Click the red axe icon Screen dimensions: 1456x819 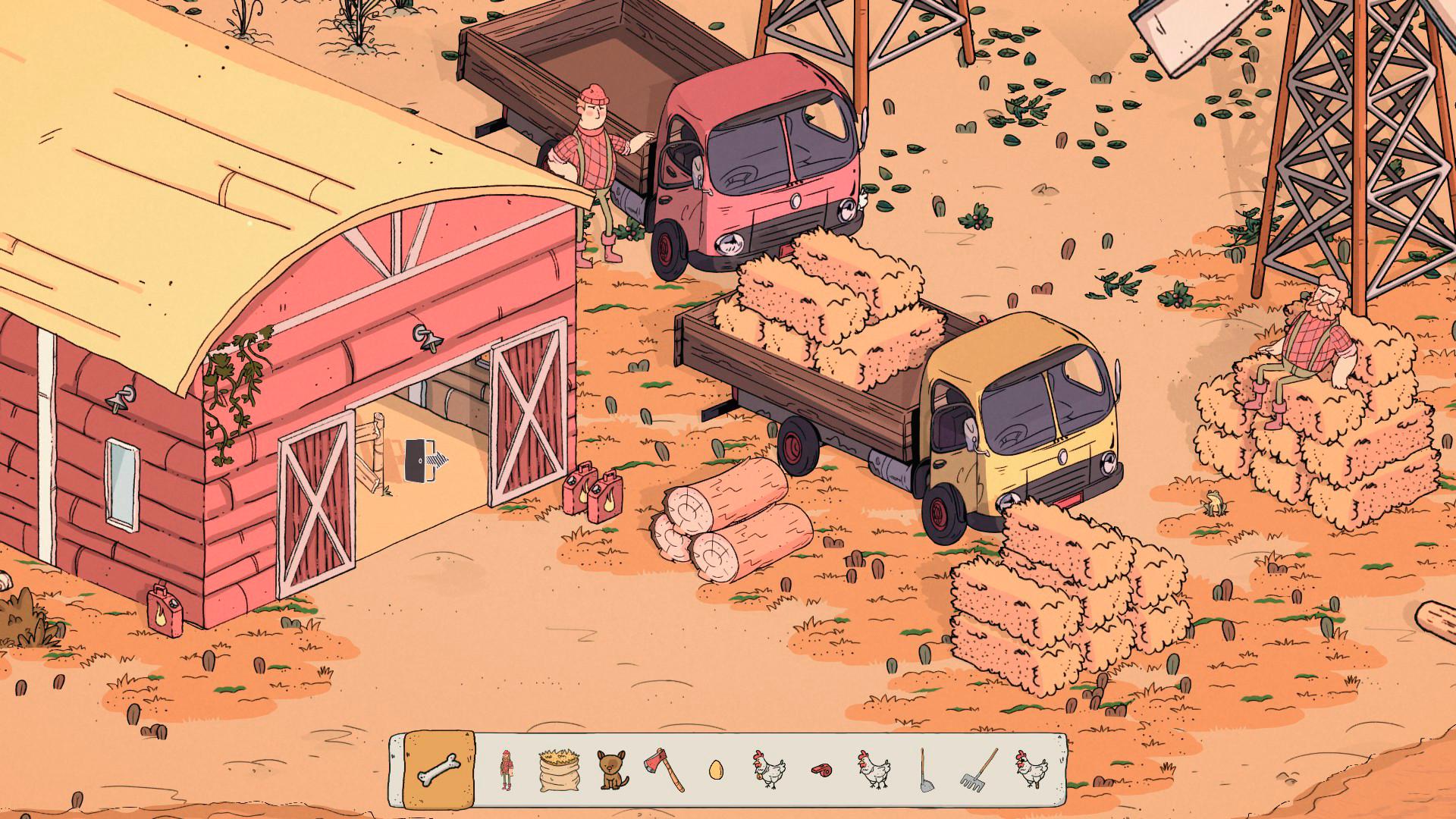pos(664,769)
